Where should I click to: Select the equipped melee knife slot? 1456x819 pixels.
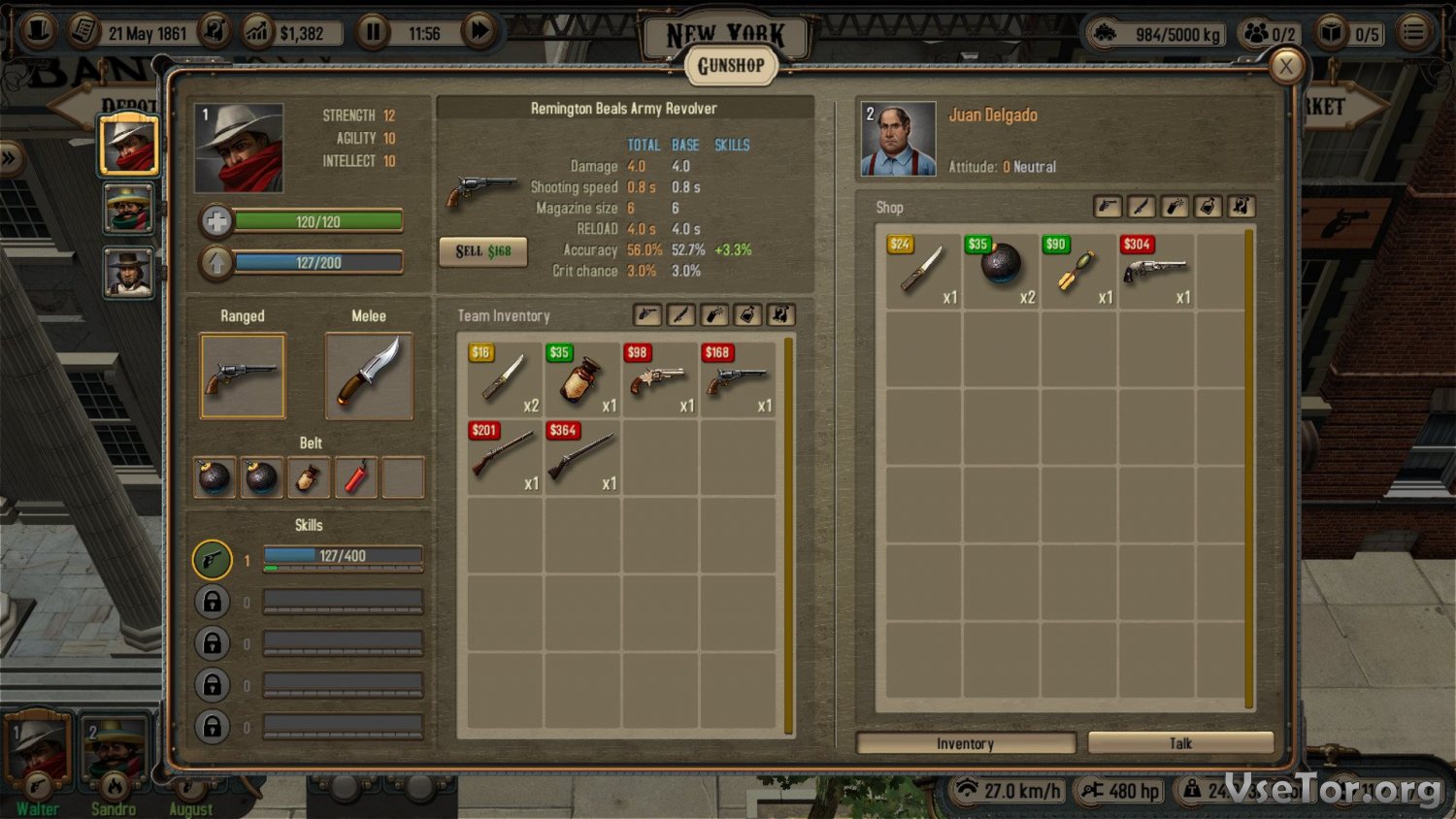click(369, 377)
